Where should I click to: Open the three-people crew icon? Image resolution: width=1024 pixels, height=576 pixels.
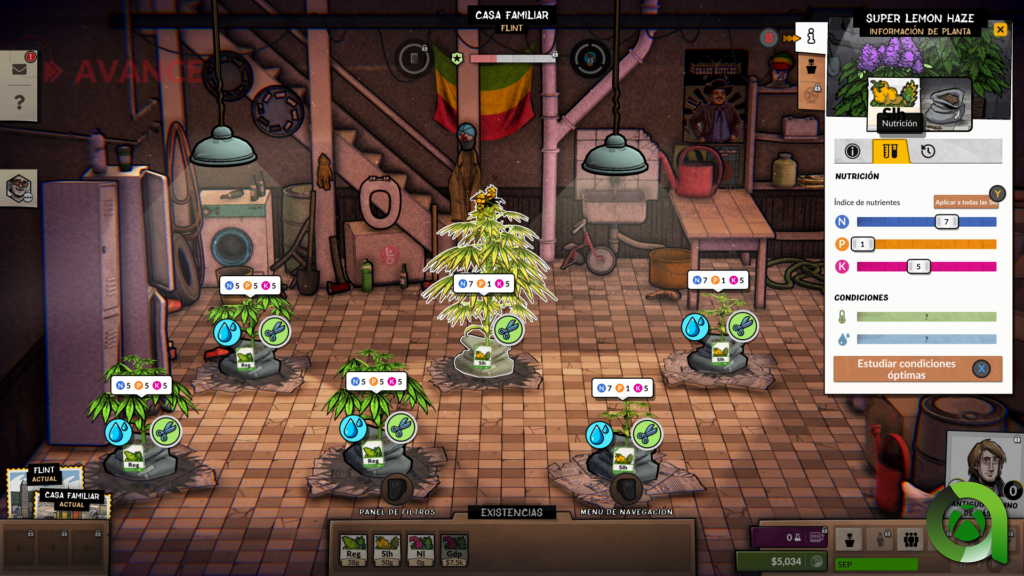click(x=910, y=539)
